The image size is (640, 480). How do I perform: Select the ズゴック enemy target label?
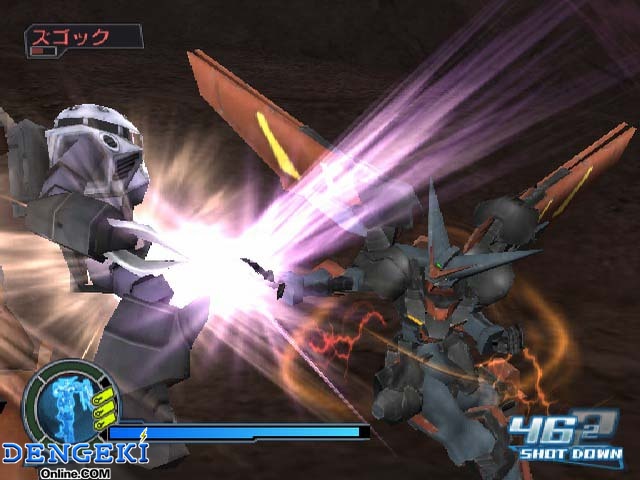coord(84,38)
